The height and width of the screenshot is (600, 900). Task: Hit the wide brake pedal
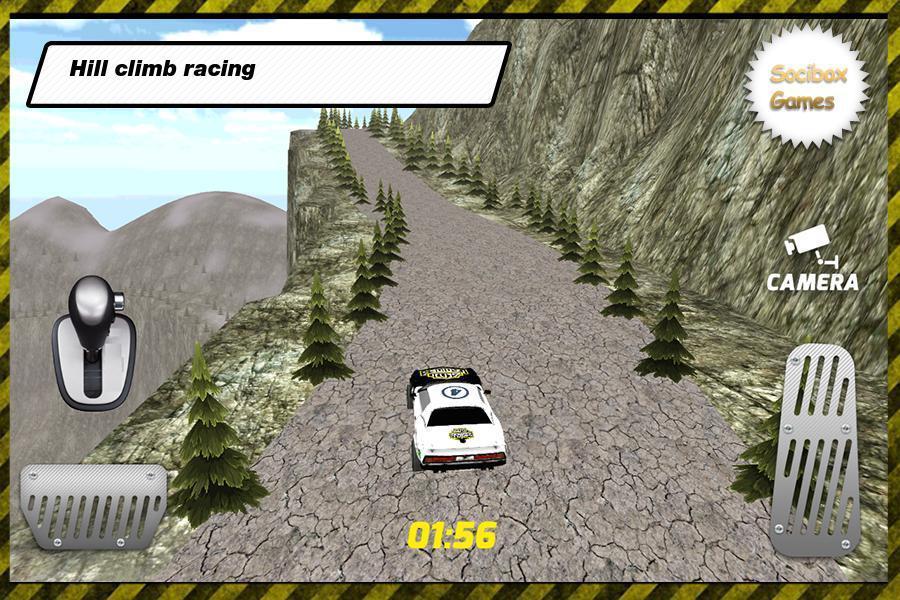pos(94,506)
